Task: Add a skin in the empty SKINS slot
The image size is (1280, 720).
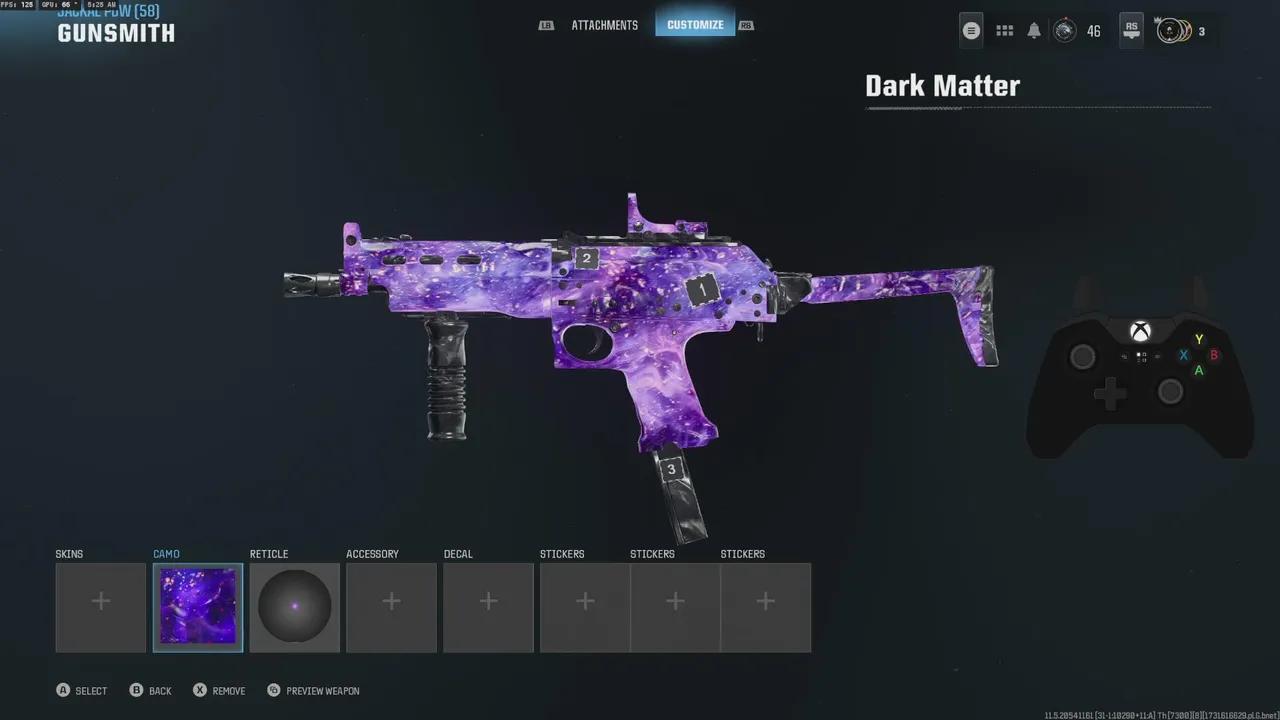Action: click(x=100, y=600)
